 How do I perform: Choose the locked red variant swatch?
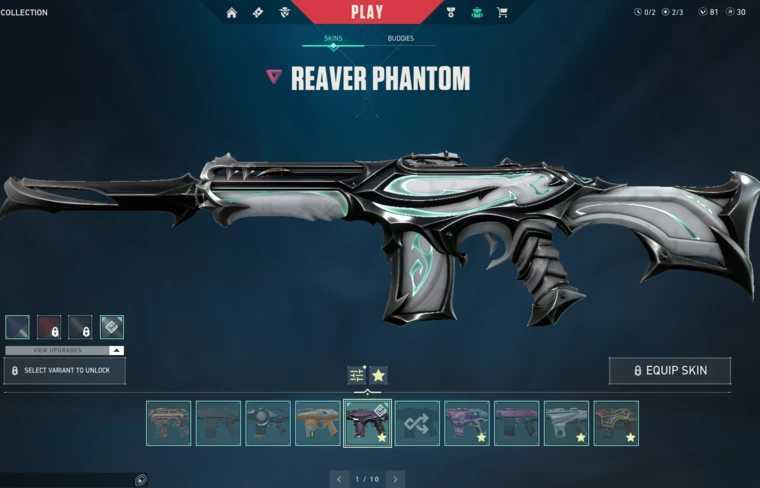tap(49, 327)
